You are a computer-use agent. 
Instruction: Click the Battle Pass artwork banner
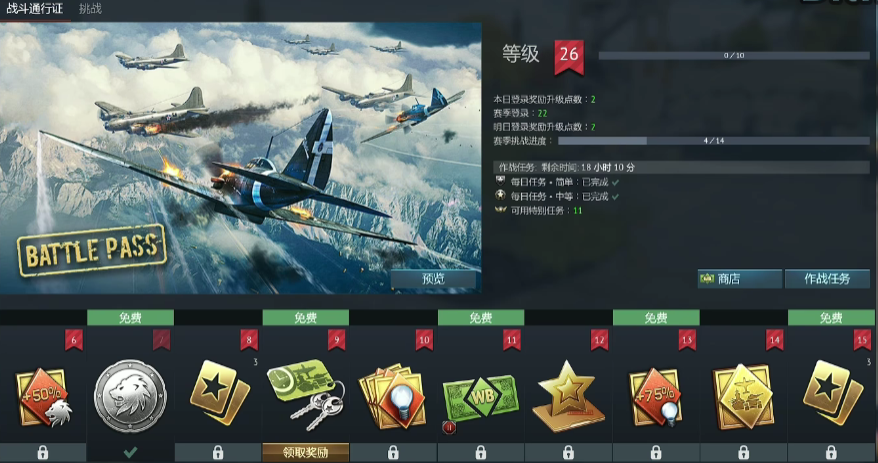[240, 160]
